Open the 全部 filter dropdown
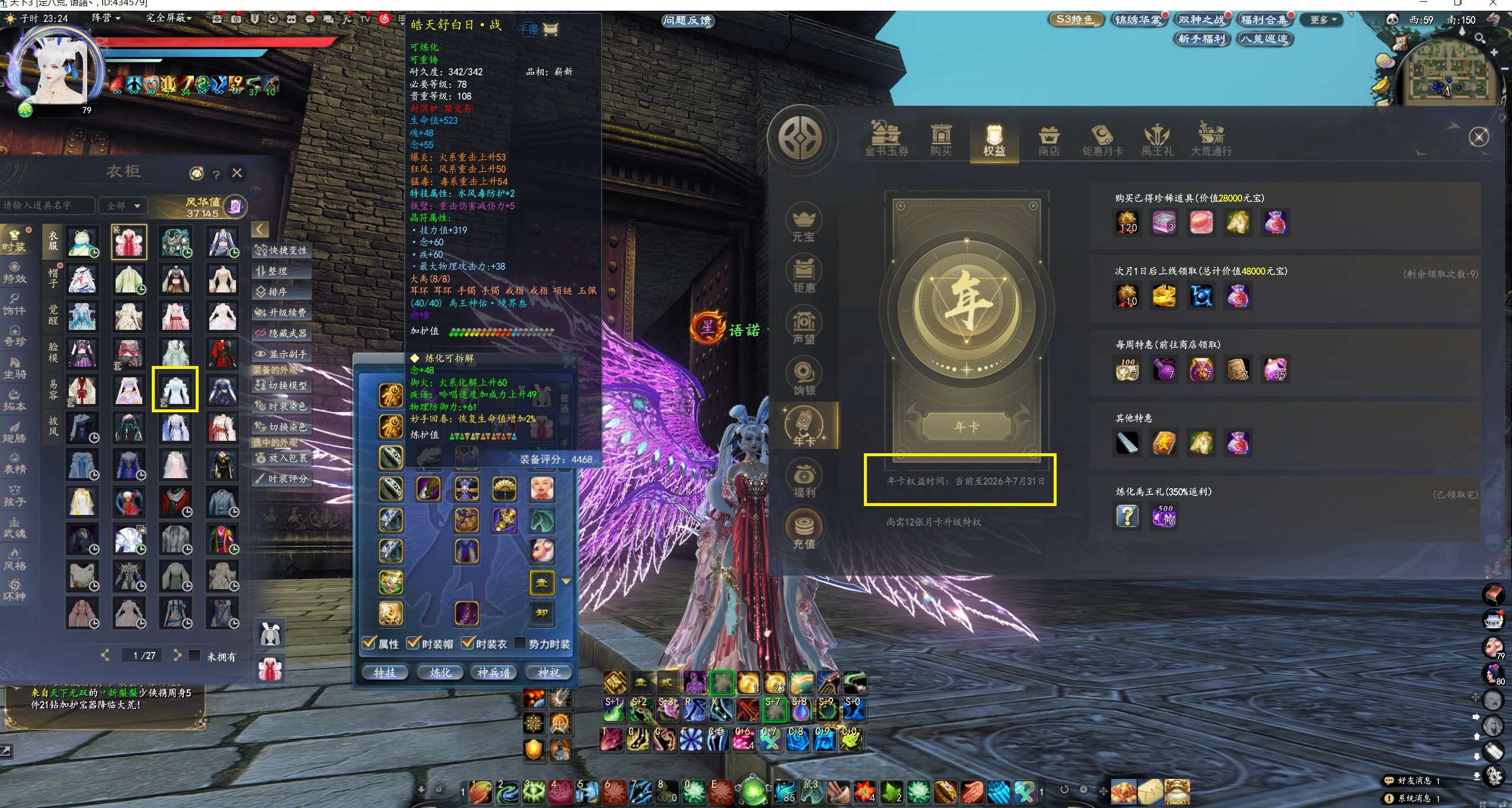The width and height of the screenshot is (1512, 808). 123,205
